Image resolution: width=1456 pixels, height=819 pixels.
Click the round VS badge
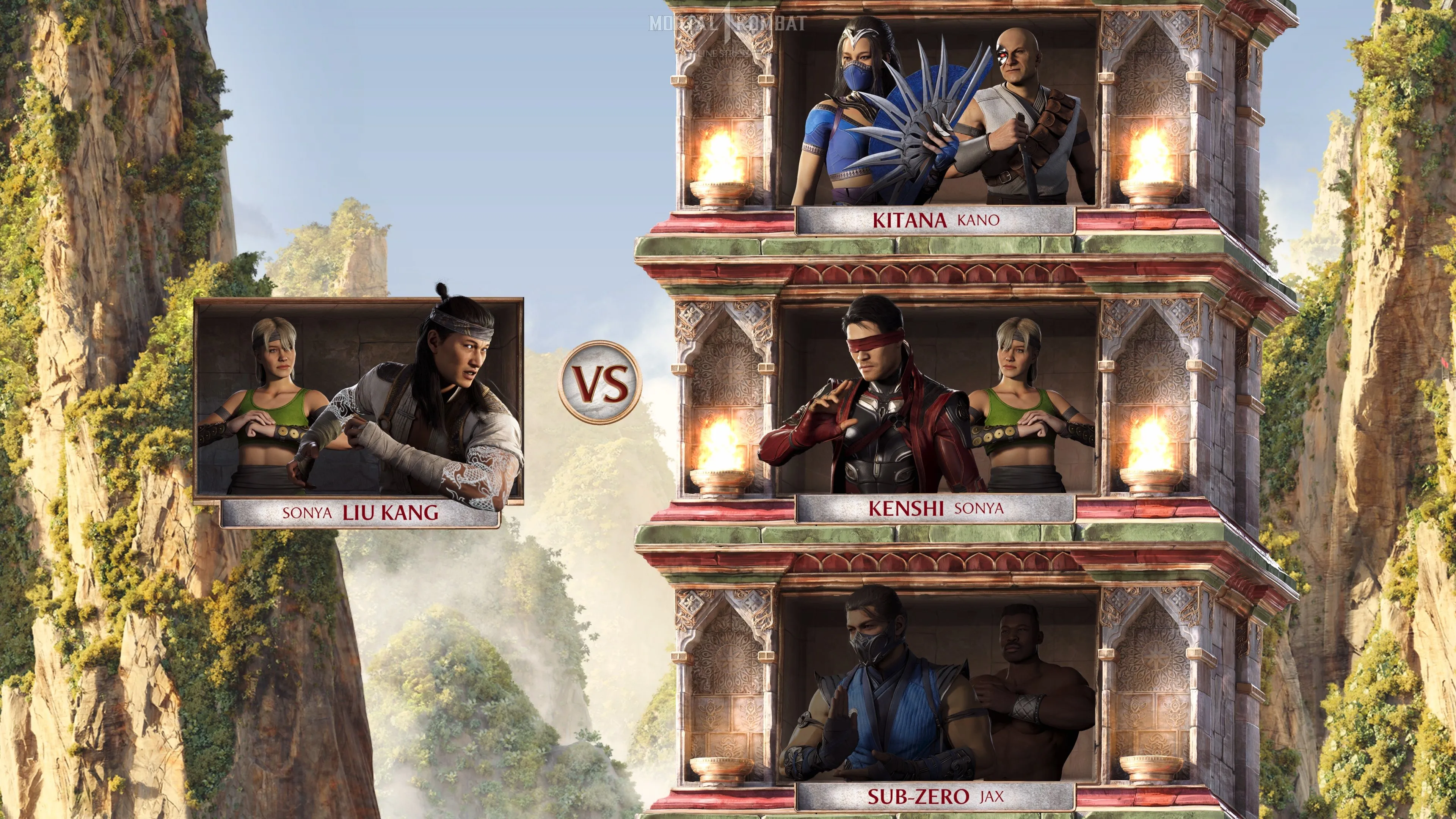(600, 381)
